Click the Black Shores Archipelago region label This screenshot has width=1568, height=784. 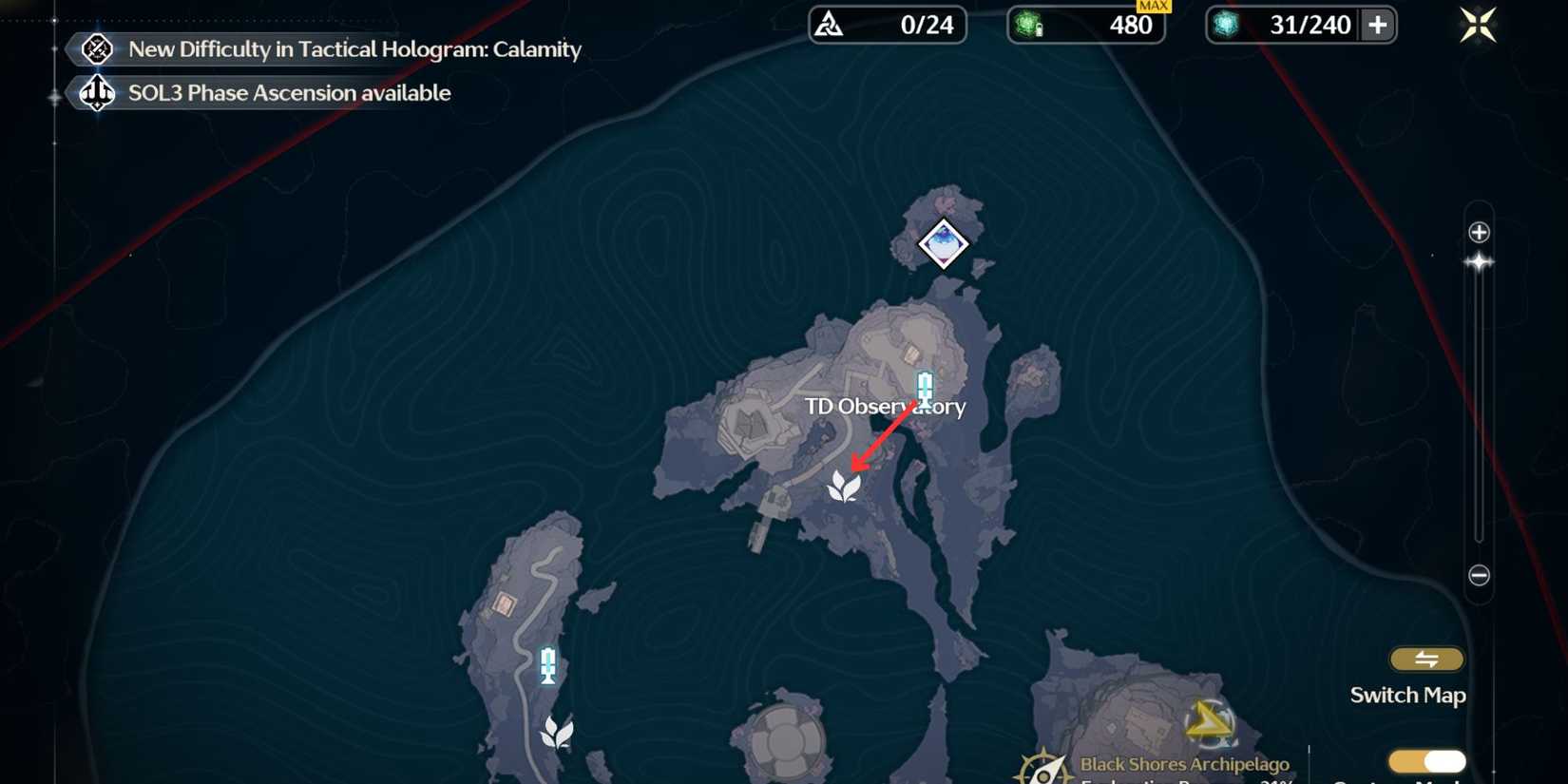coord(1183,764)
